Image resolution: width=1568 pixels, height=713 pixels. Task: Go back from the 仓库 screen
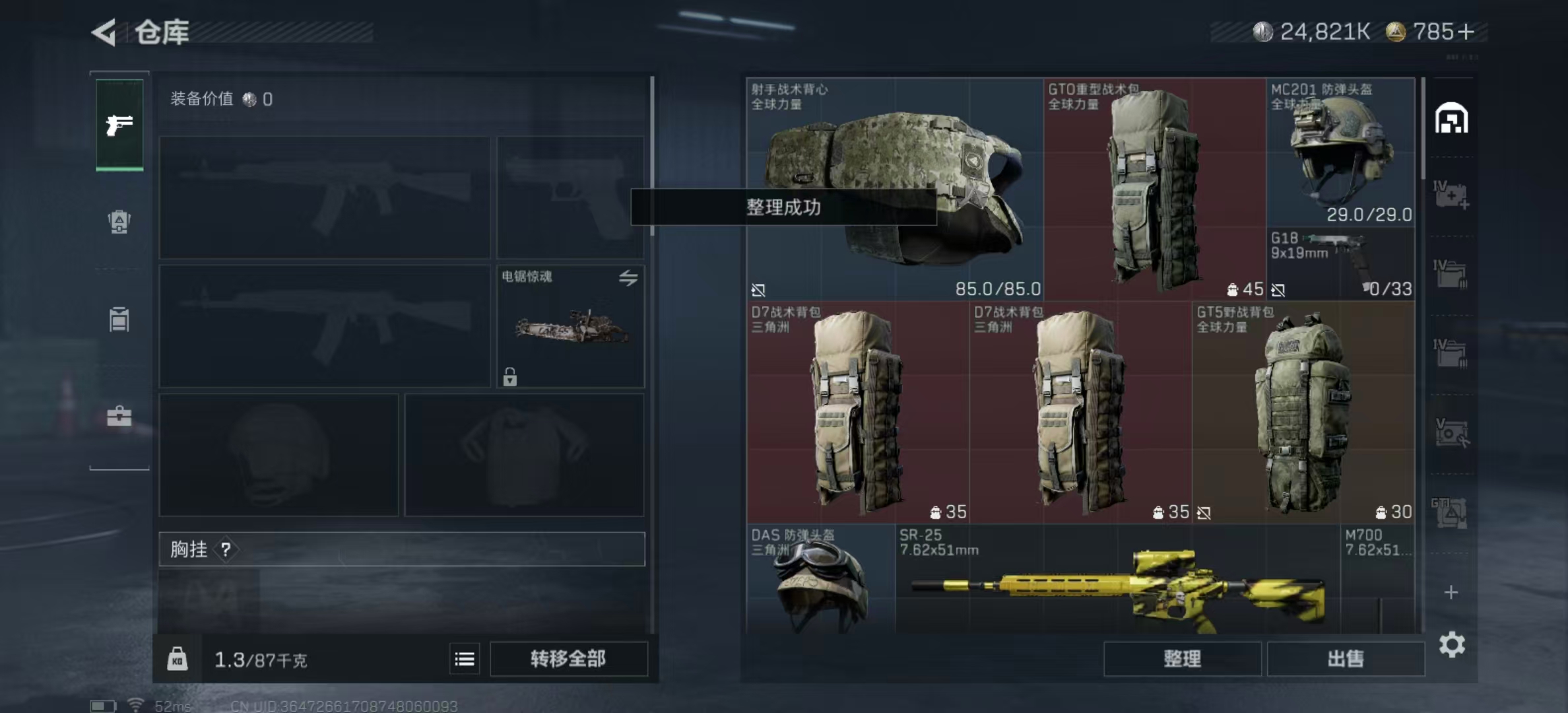point(105,32)
